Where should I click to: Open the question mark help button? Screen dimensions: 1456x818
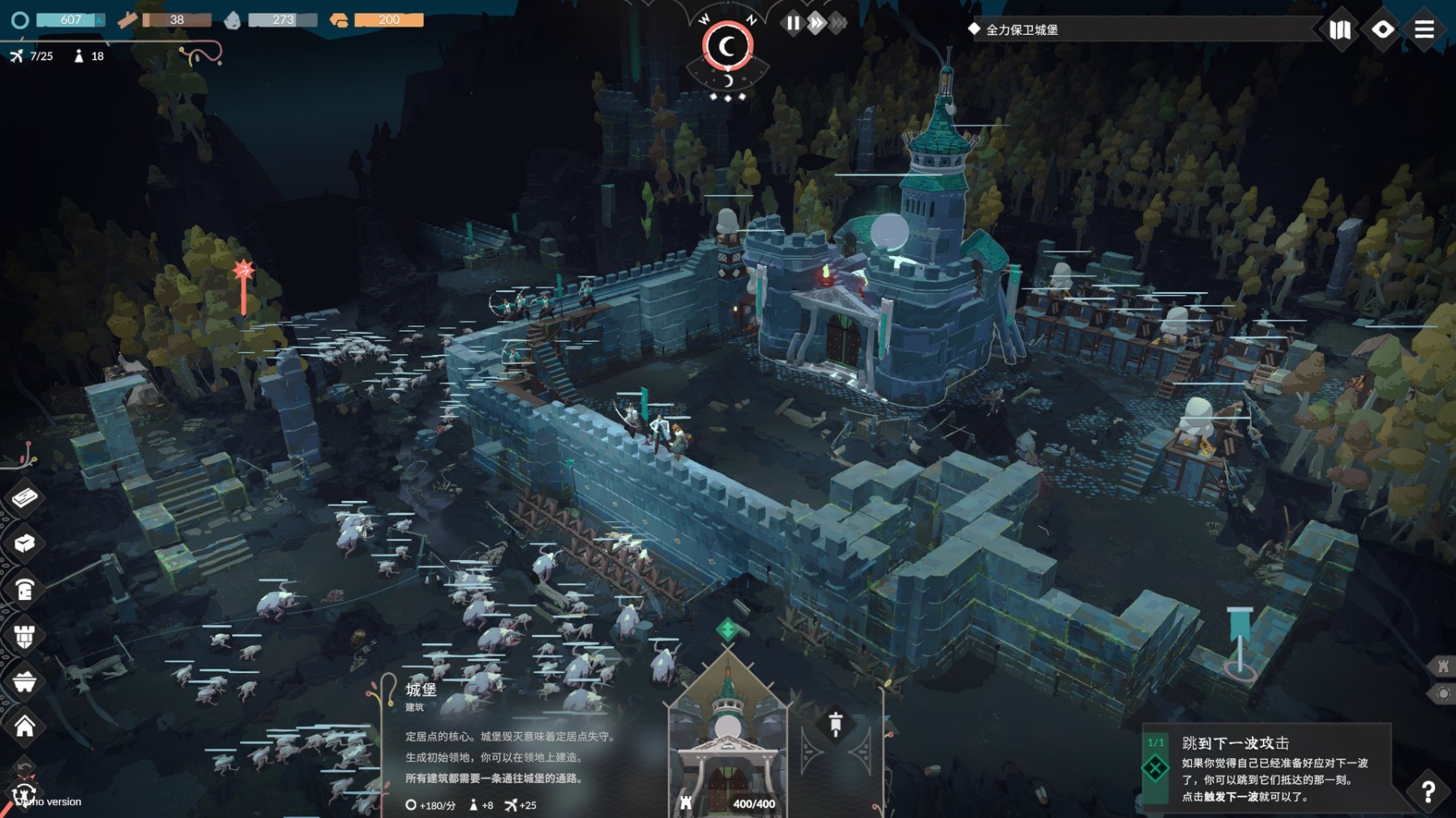pyautogui.click(x=1428, y=791)
